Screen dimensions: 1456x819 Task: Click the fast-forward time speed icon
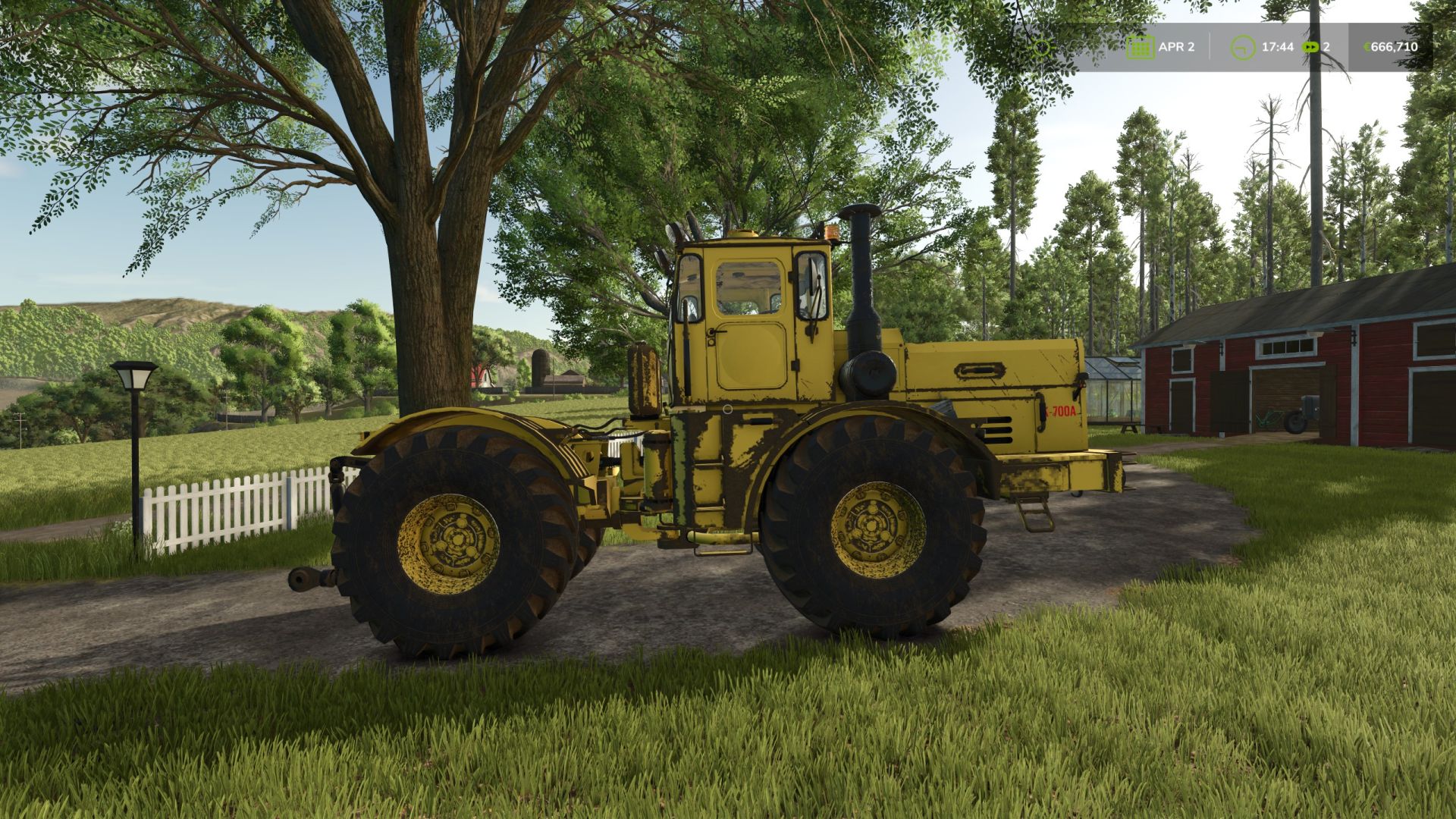click(x=1310, y=47)
